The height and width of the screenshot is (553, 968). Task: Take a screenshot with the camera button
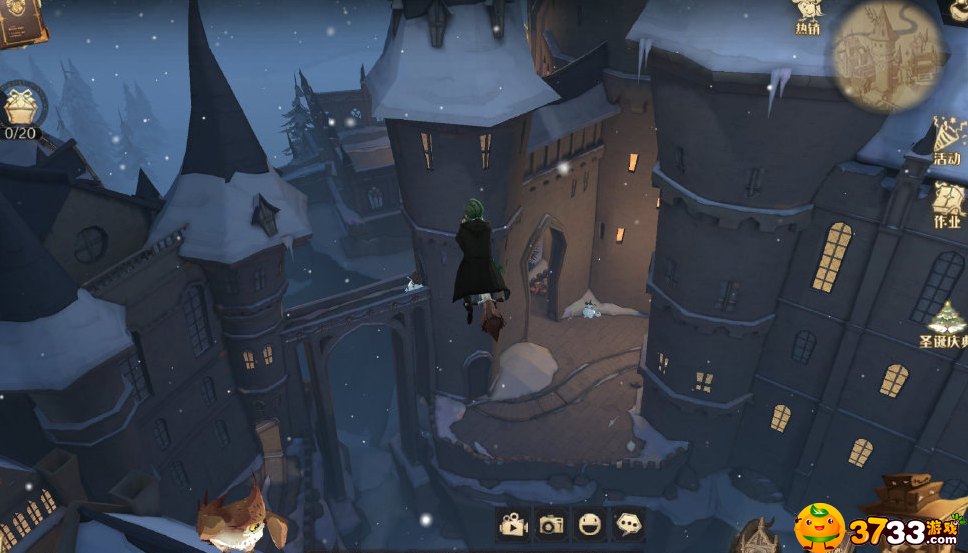click(551, 524)
